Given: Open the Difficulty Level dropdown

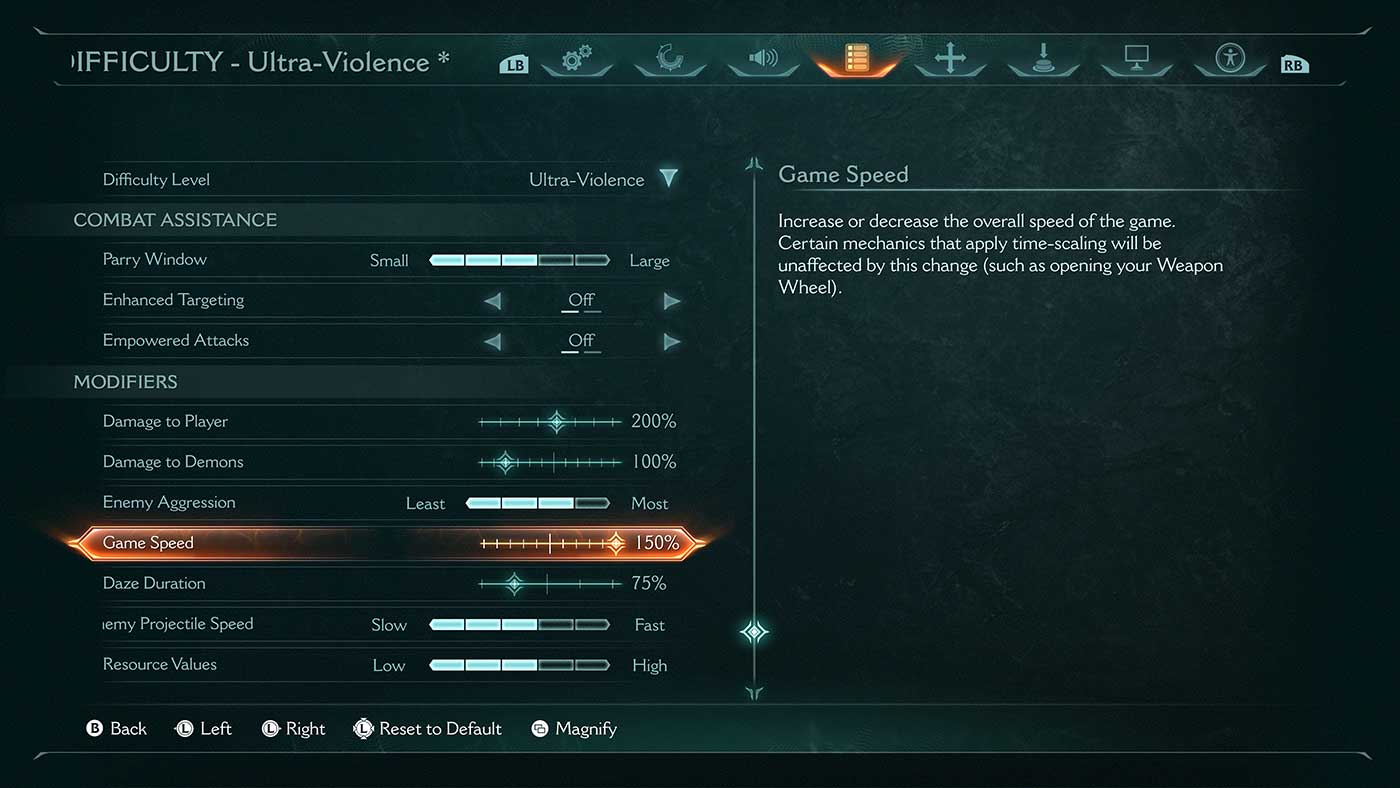Looking at the screenshot, I should coord(668,179).
